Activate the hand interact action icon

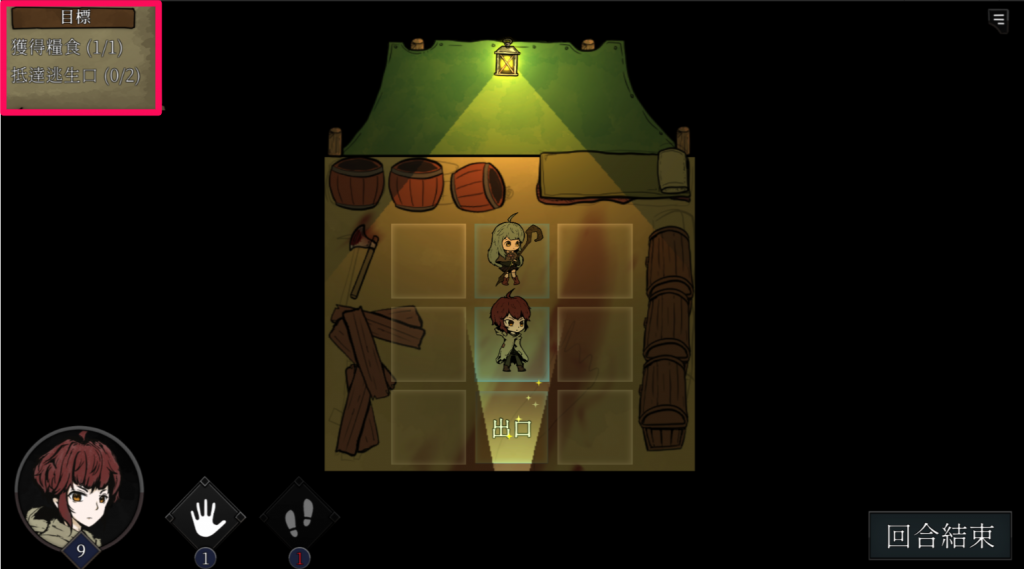[x=206, y=516]
